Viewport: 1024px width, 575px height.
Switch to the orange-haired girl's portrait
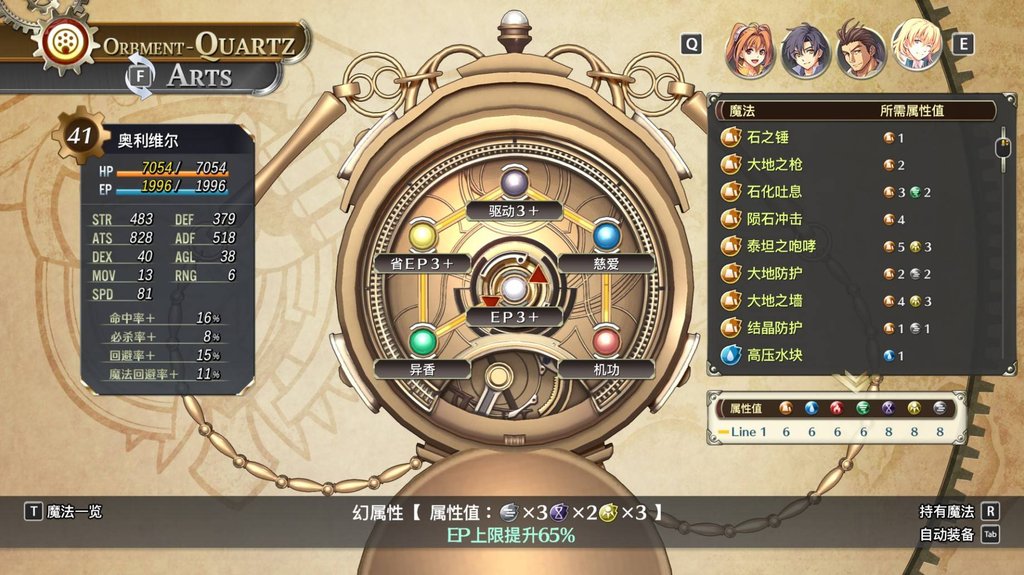point(750,50)
